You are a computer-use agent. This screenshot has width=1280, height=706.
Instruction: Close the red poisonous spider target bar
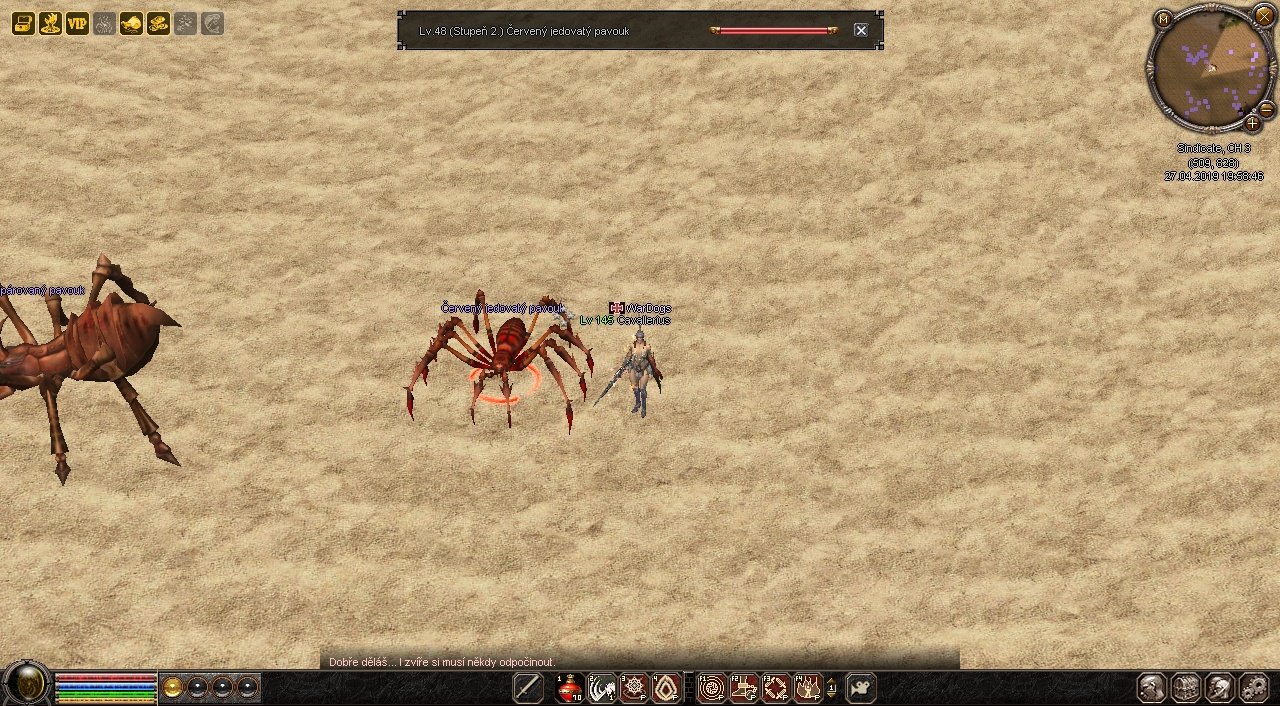point(860,31)
